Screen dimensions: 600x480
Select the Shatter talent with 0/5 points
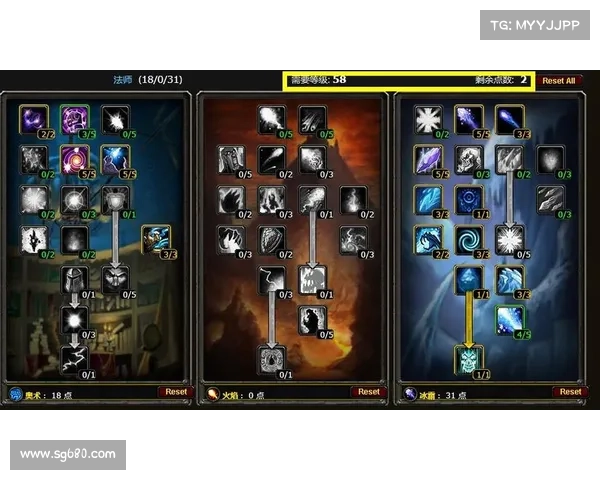pyautogui.click(x=510, y=240)
